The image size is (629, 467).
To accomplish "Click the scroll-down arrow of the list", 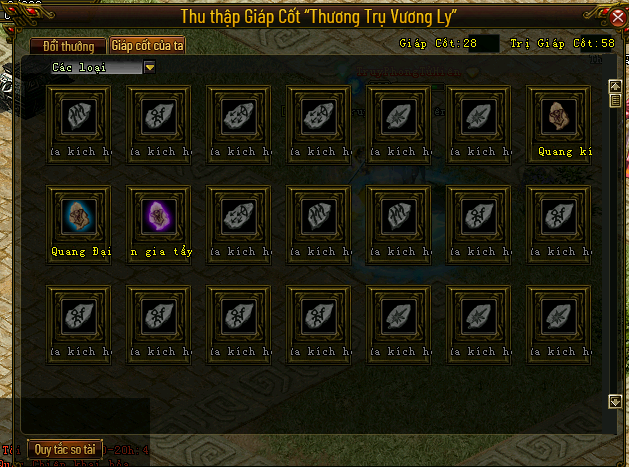I will point(615,401).
